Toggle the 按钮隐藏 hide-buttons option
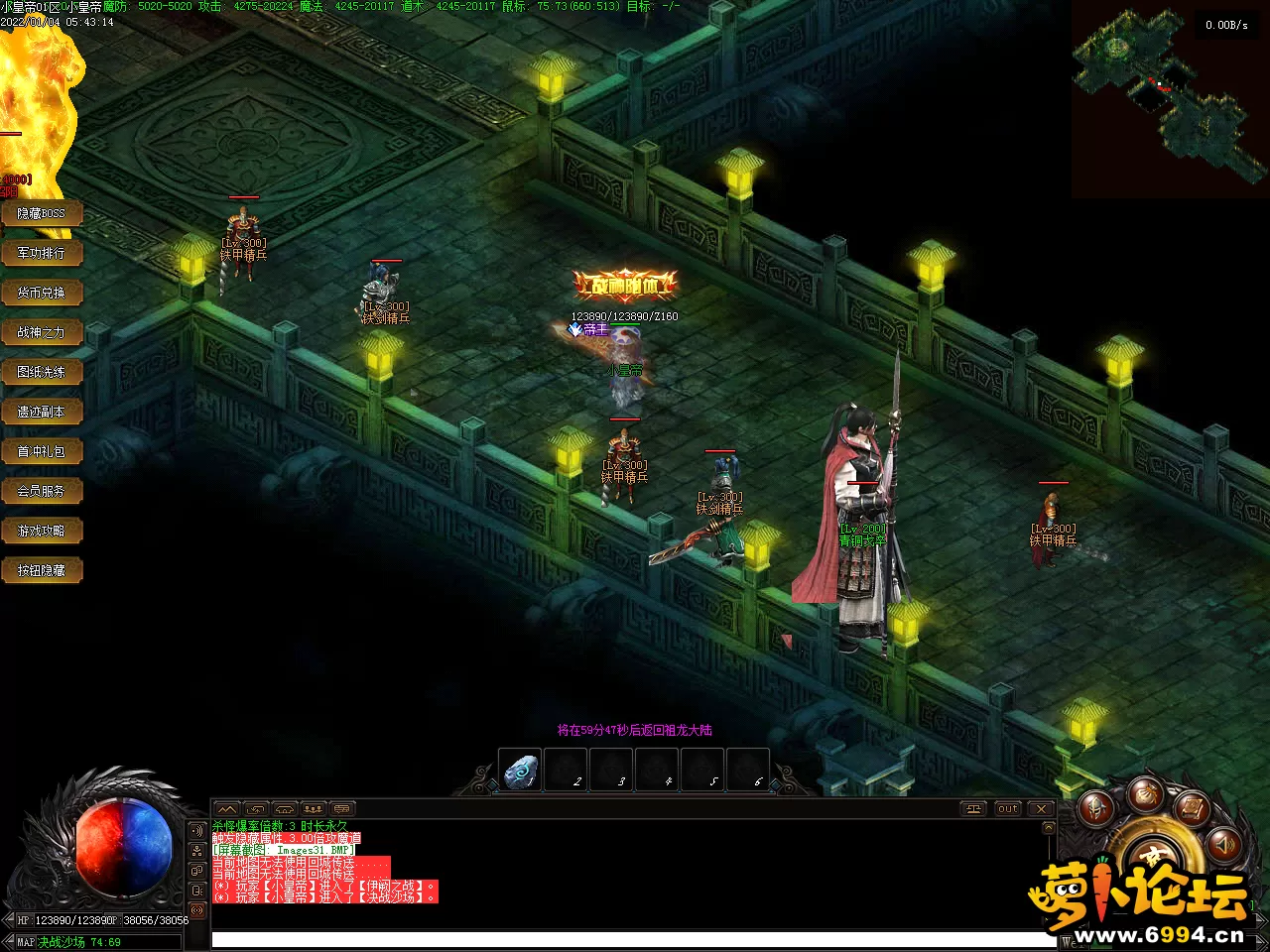The width and height of the screenshot is (1270, 952). [x=41, y=570]
